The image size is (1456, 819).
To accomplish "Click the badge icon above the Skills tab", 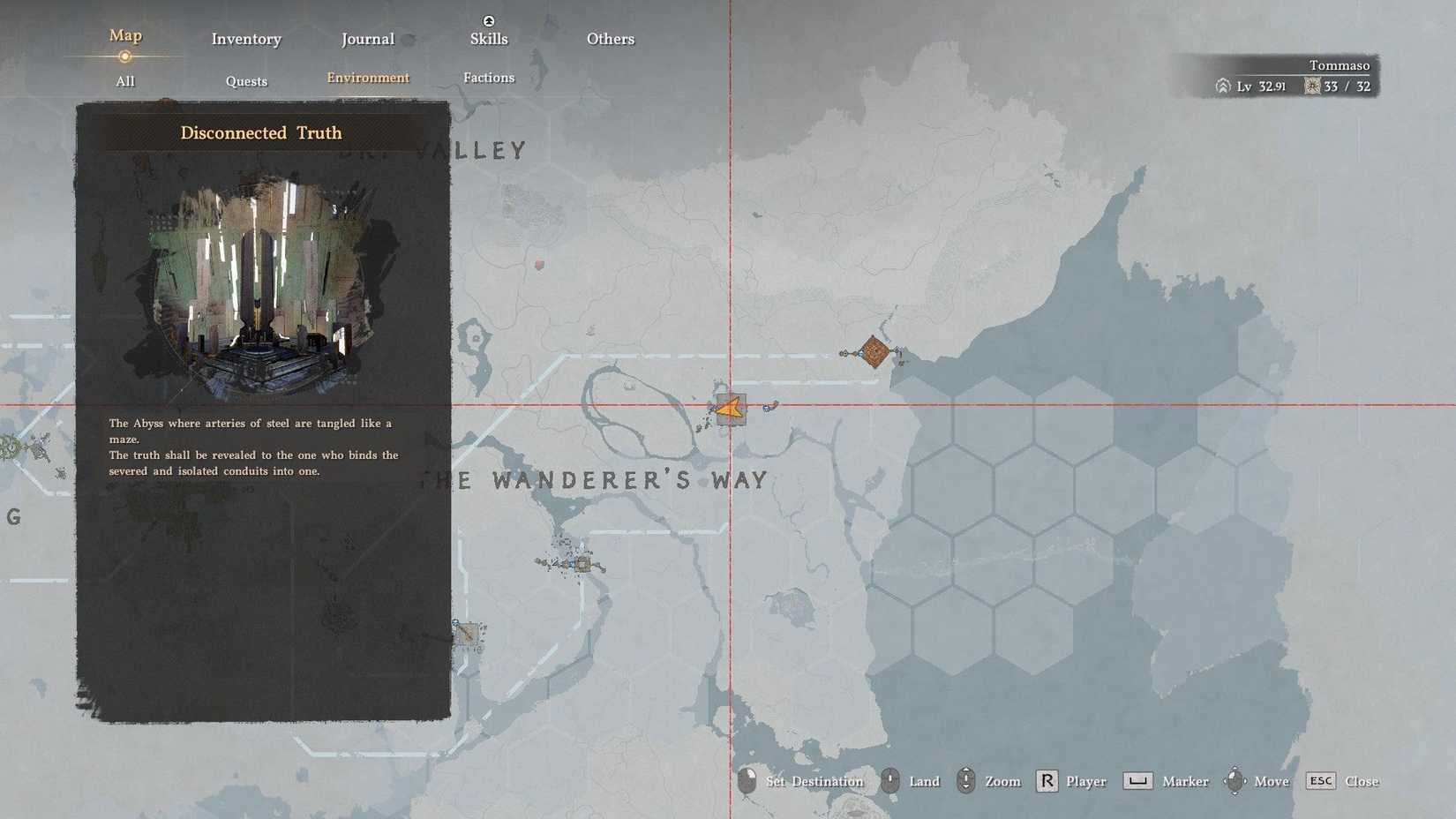I will [488, 20].
